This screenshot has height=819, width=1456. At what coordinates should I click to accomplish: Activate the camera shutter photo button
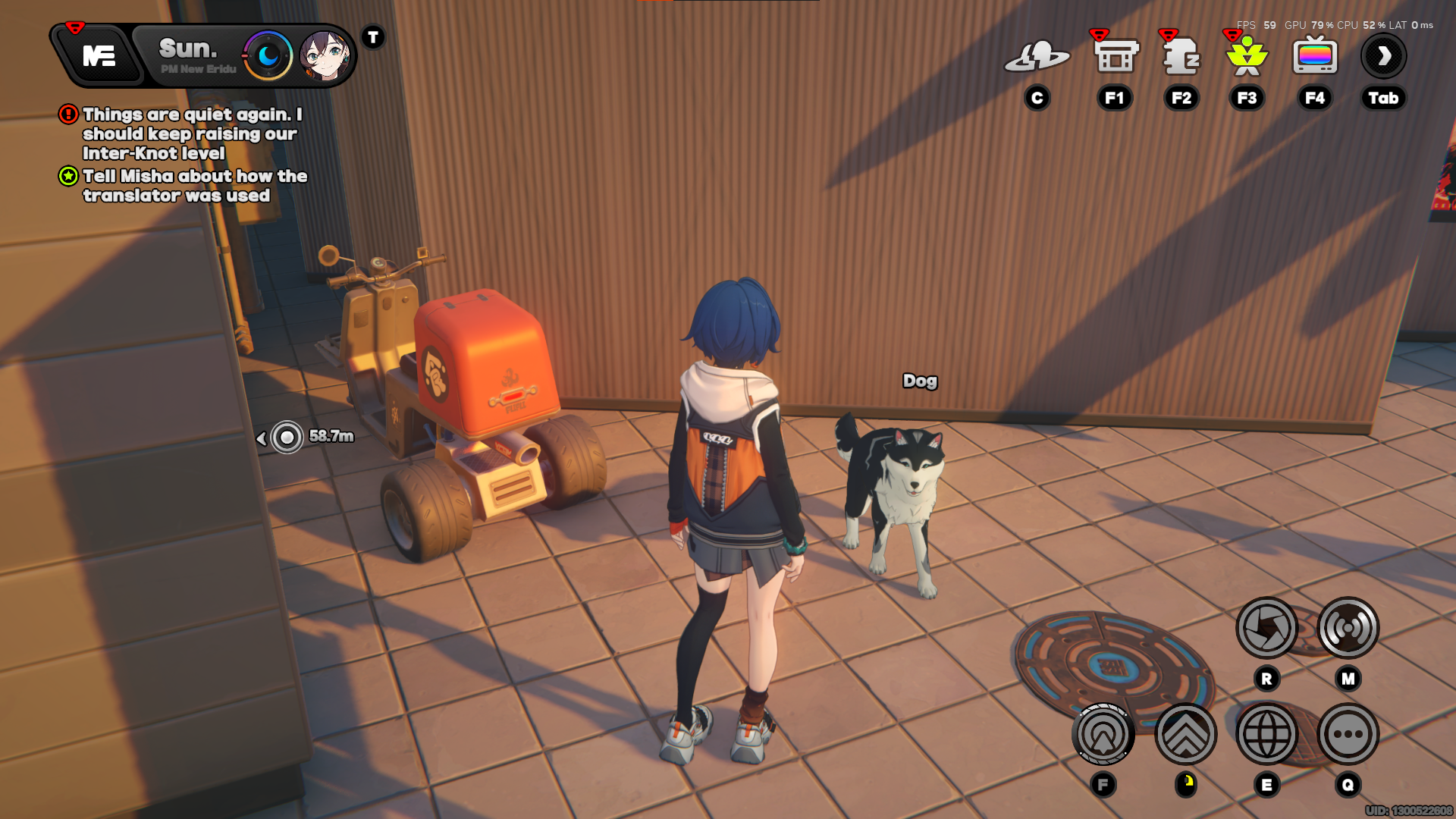(x=1266, y=628)
